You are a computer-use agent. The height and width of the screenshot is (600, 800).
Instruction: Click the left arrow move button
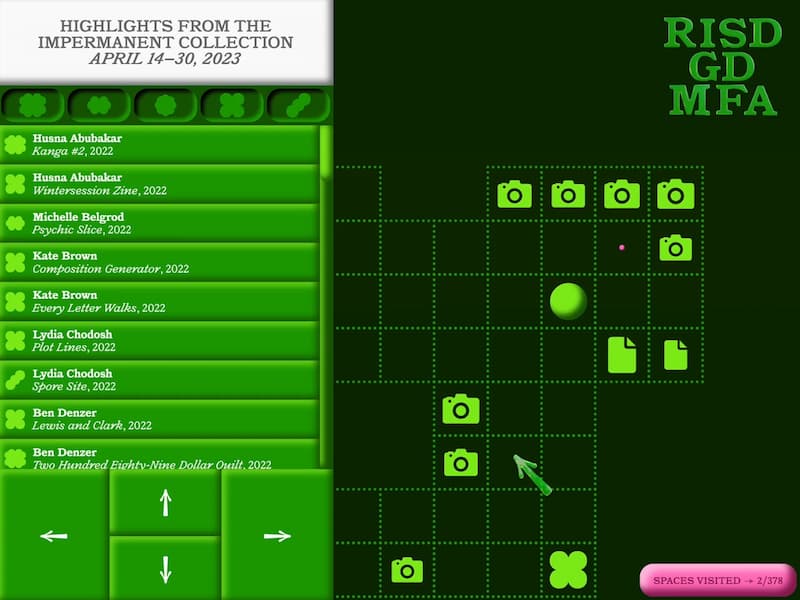tap(54, 536)
